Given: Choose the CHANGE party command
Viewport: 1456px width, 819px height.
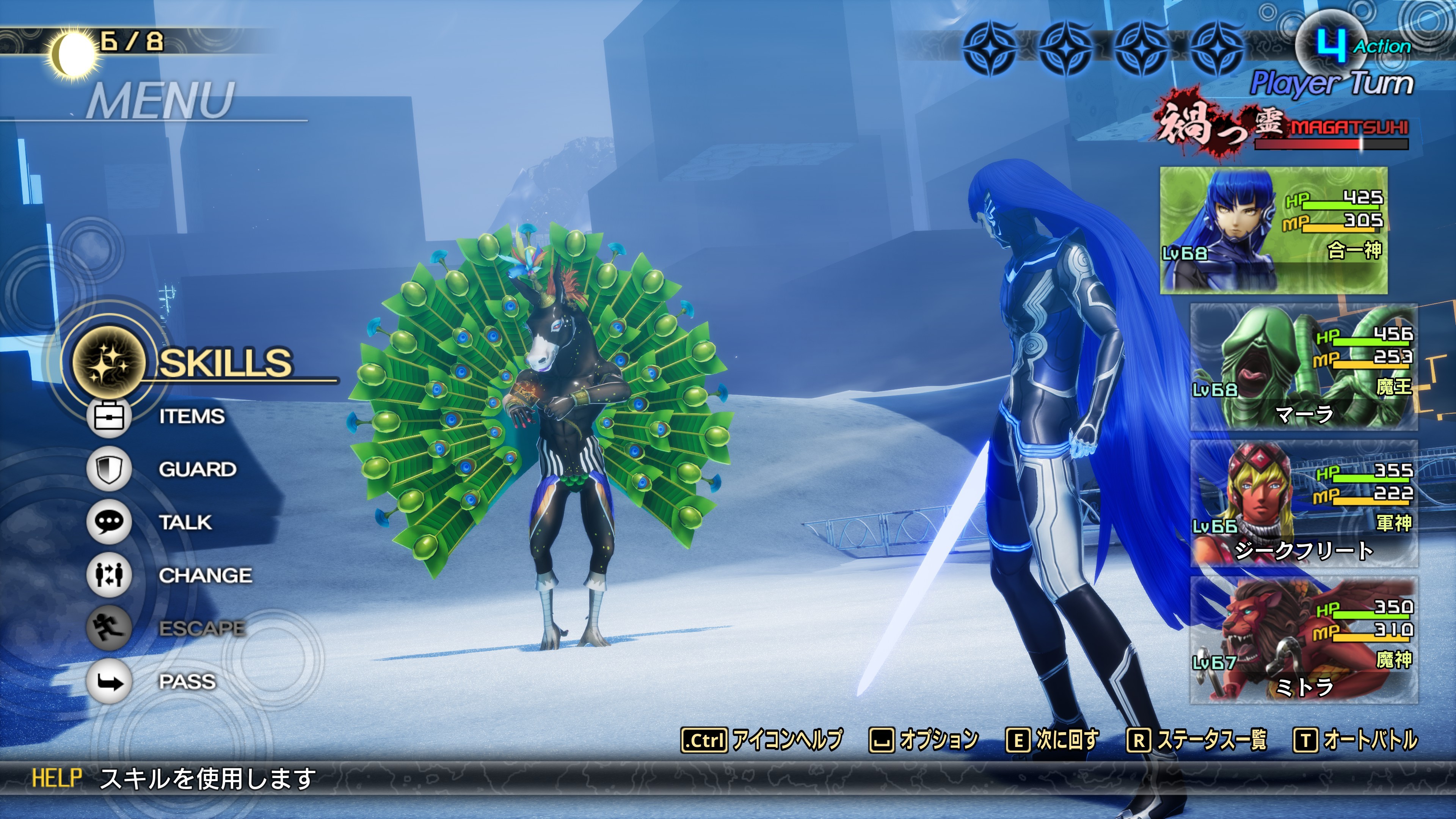Looking at the screenshot, I should (205, 576).
